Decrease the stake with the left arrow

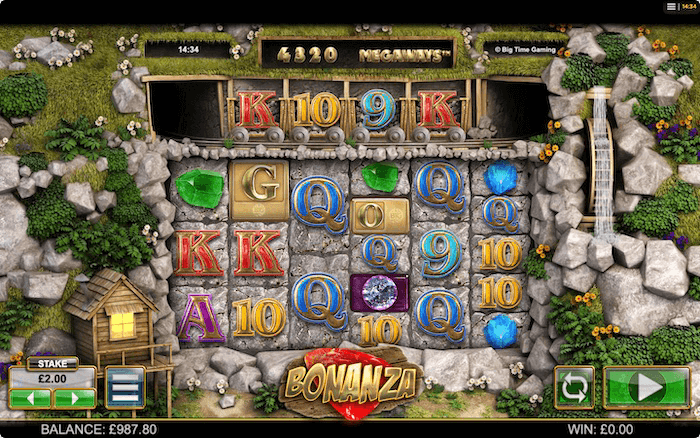click(30, 398)
